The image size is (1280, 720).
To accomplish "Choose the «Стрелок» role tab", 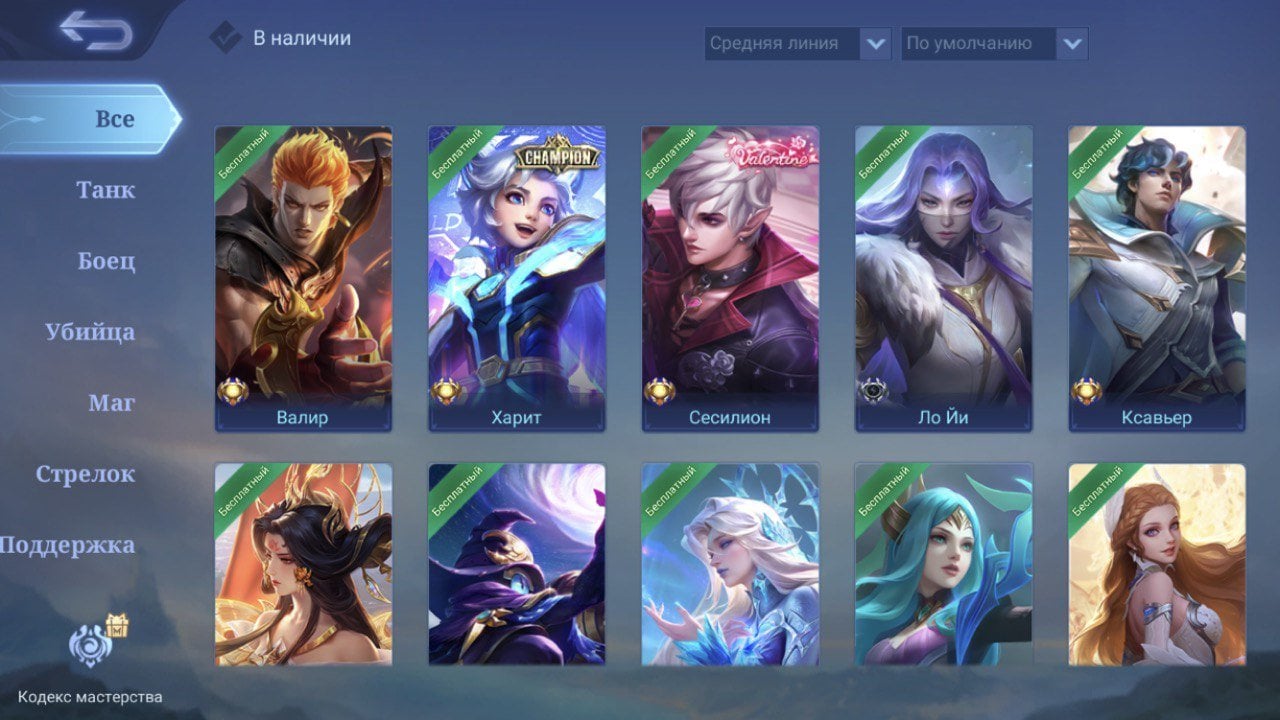I will pos(85,474).
